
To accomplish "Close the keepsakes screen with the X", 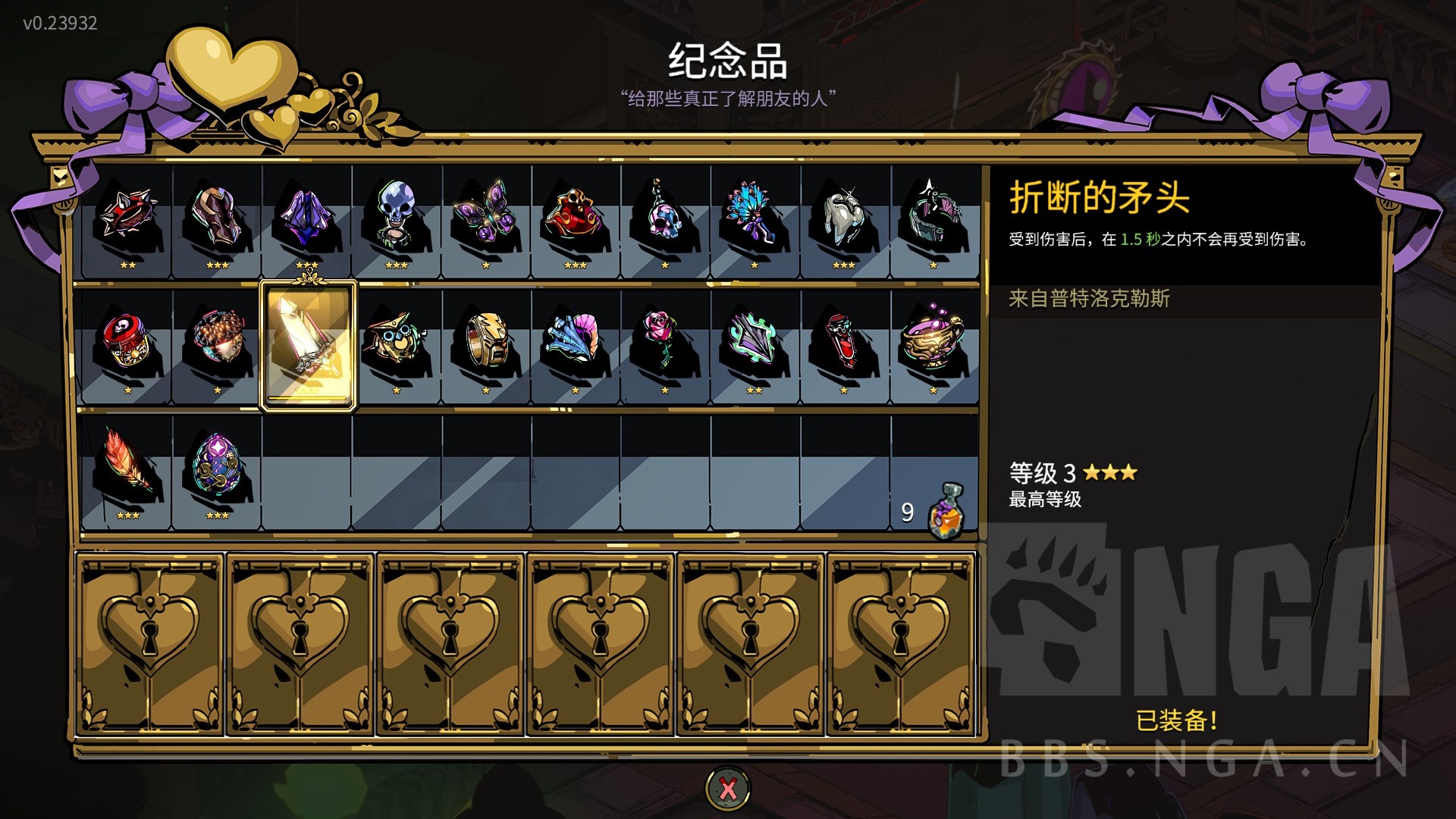I will 727,787.
